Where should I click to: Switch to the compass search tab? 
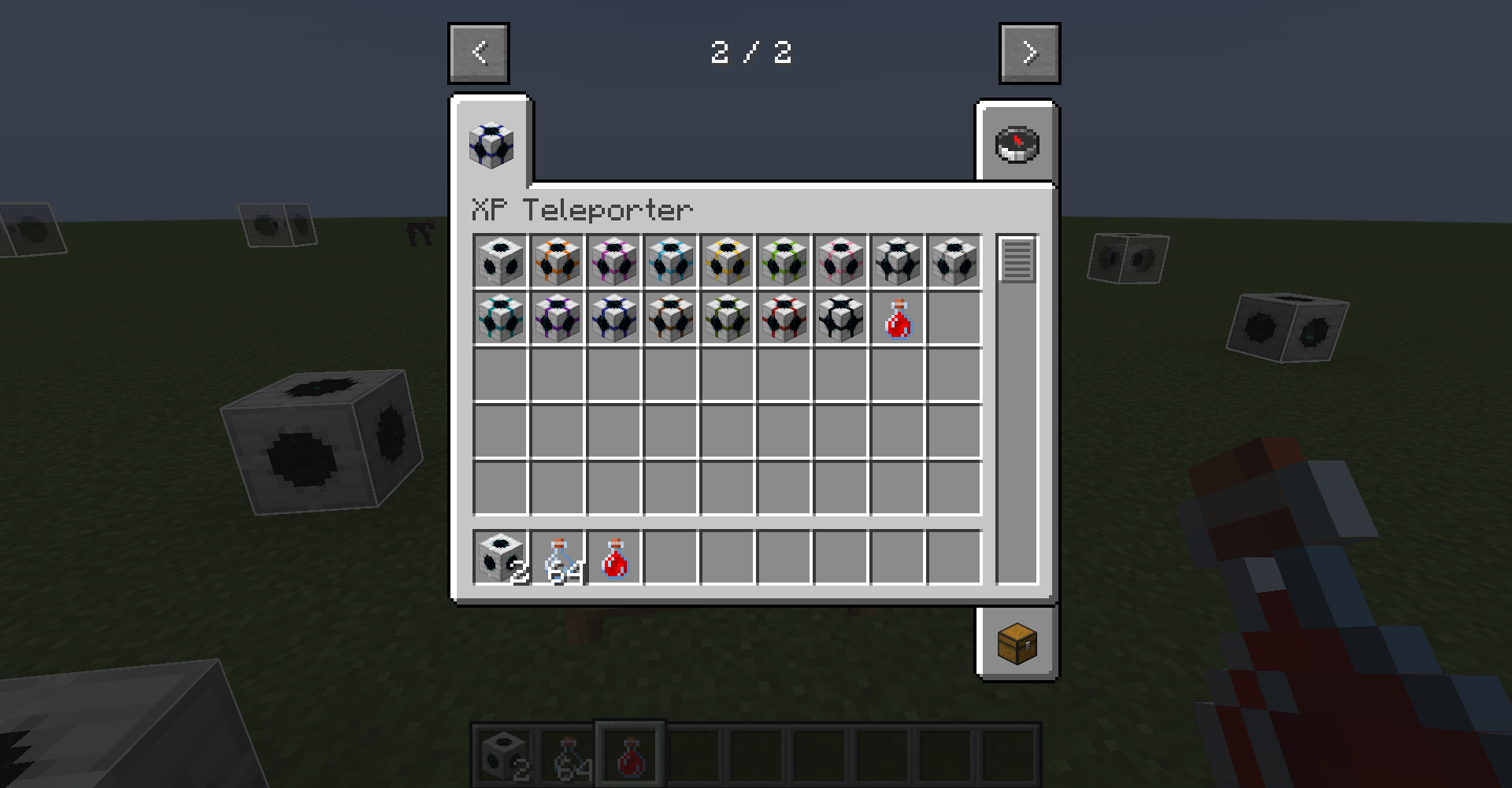point(1017,143)
